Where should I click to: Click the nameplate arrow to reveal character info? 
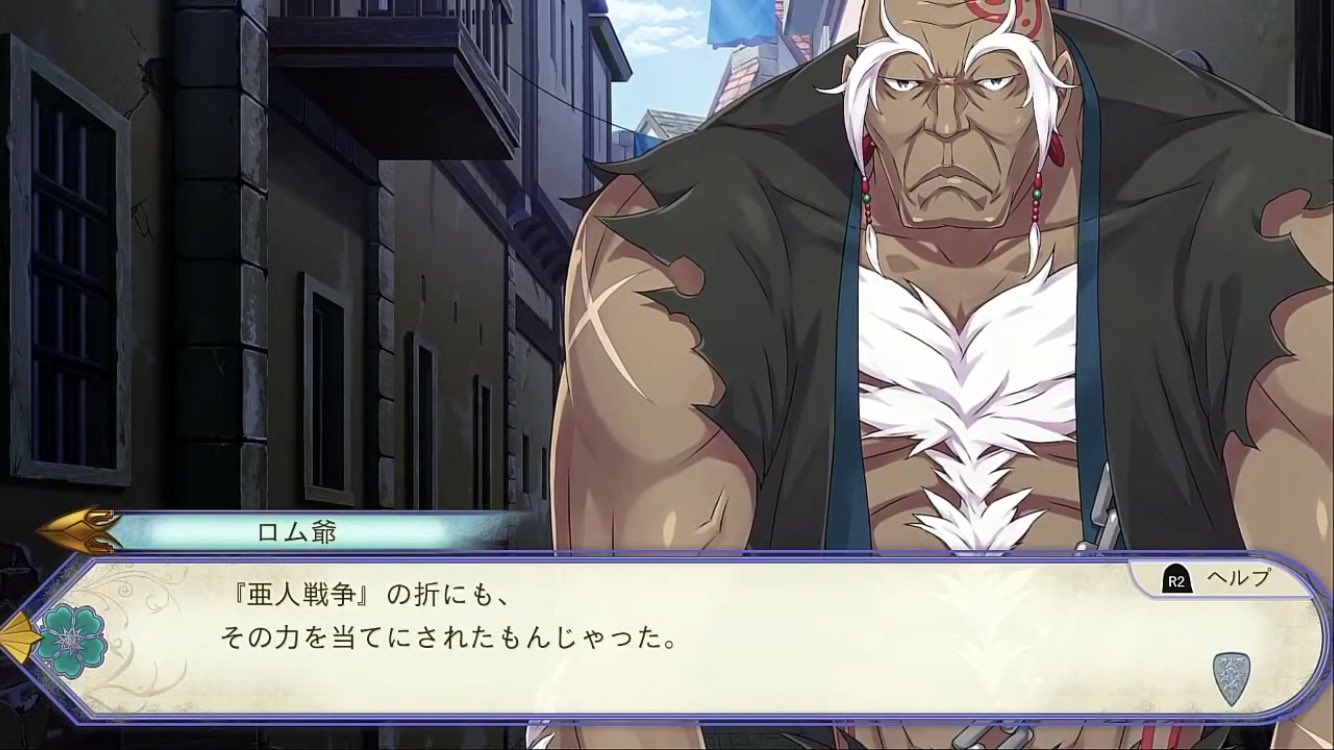point(80,530)
